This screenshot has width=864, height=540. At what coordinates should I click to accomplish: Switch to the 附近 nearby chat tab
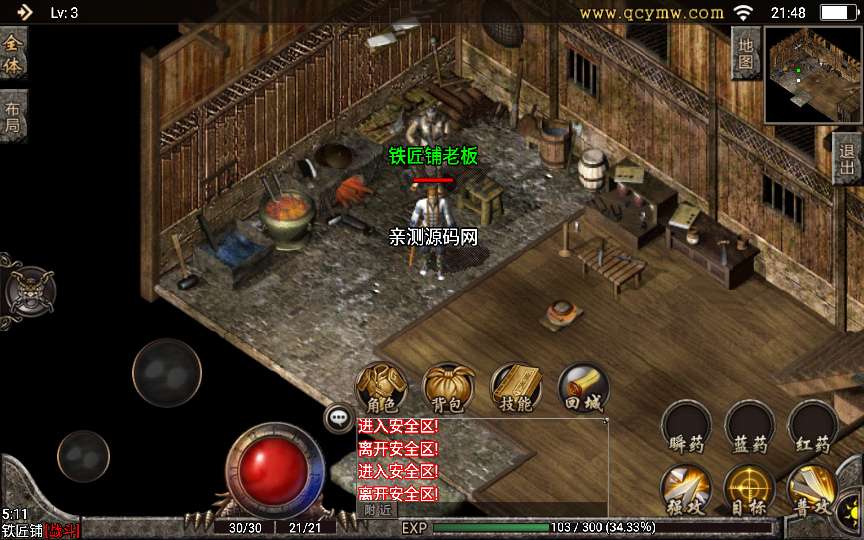pyautogui.click(x=376, y=509)
